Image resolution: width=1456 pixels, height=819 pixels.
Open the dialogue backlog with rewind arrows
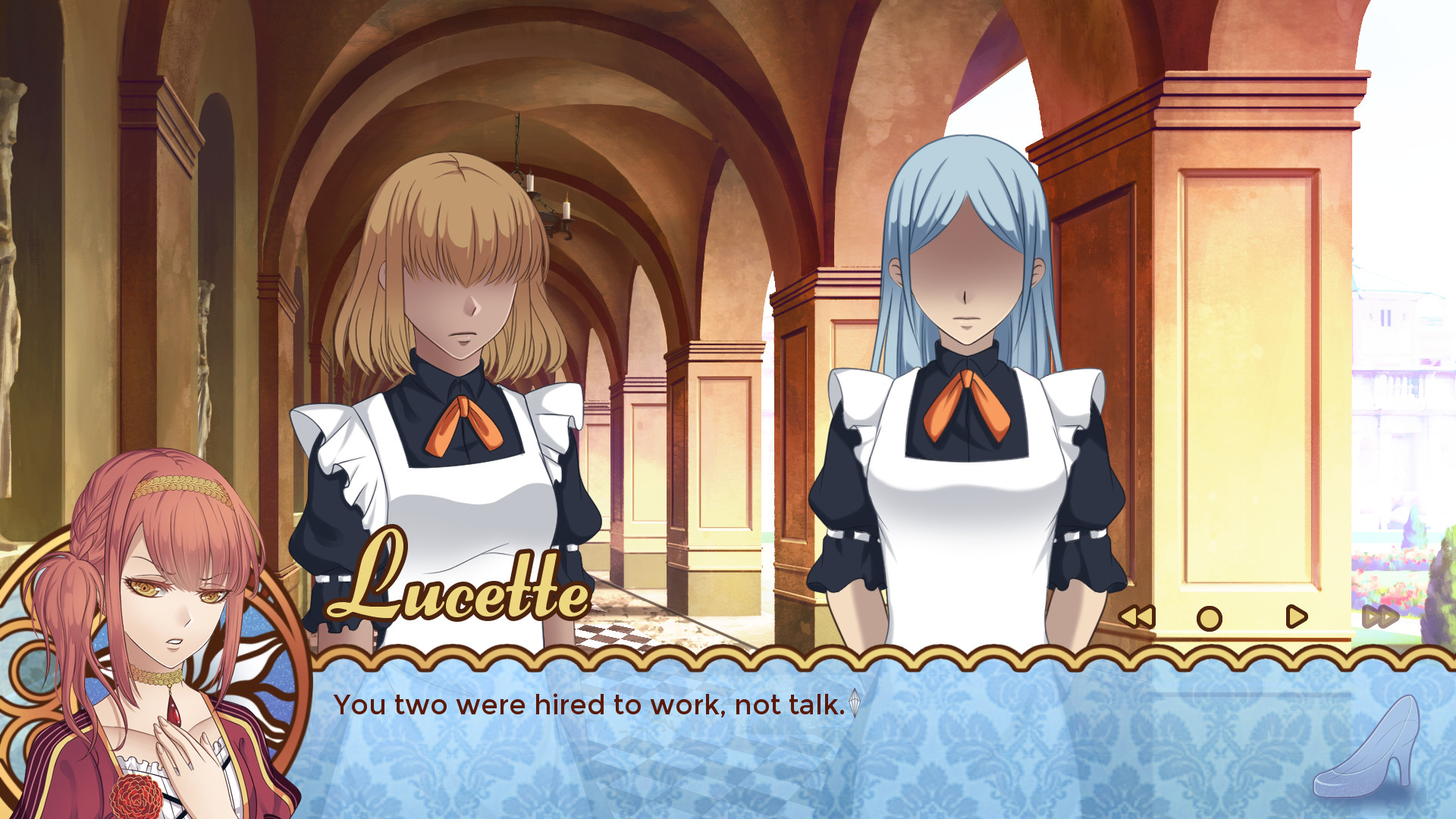pyautogui.click(x=1135, y=617)
